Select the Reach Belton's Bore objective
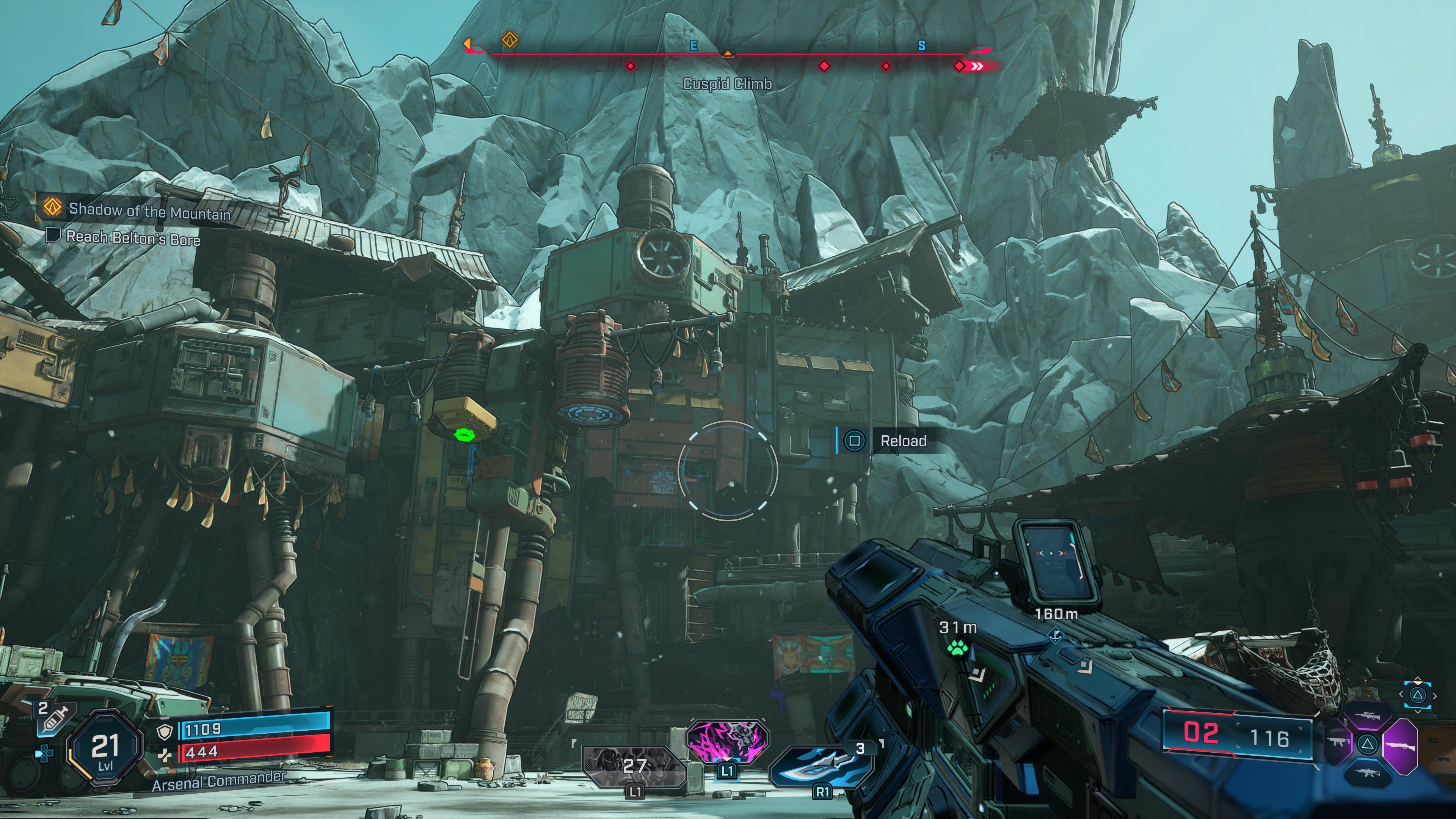Image resolution: width=1456 pixels, height=819 pixels. click(x=132, y=238)
